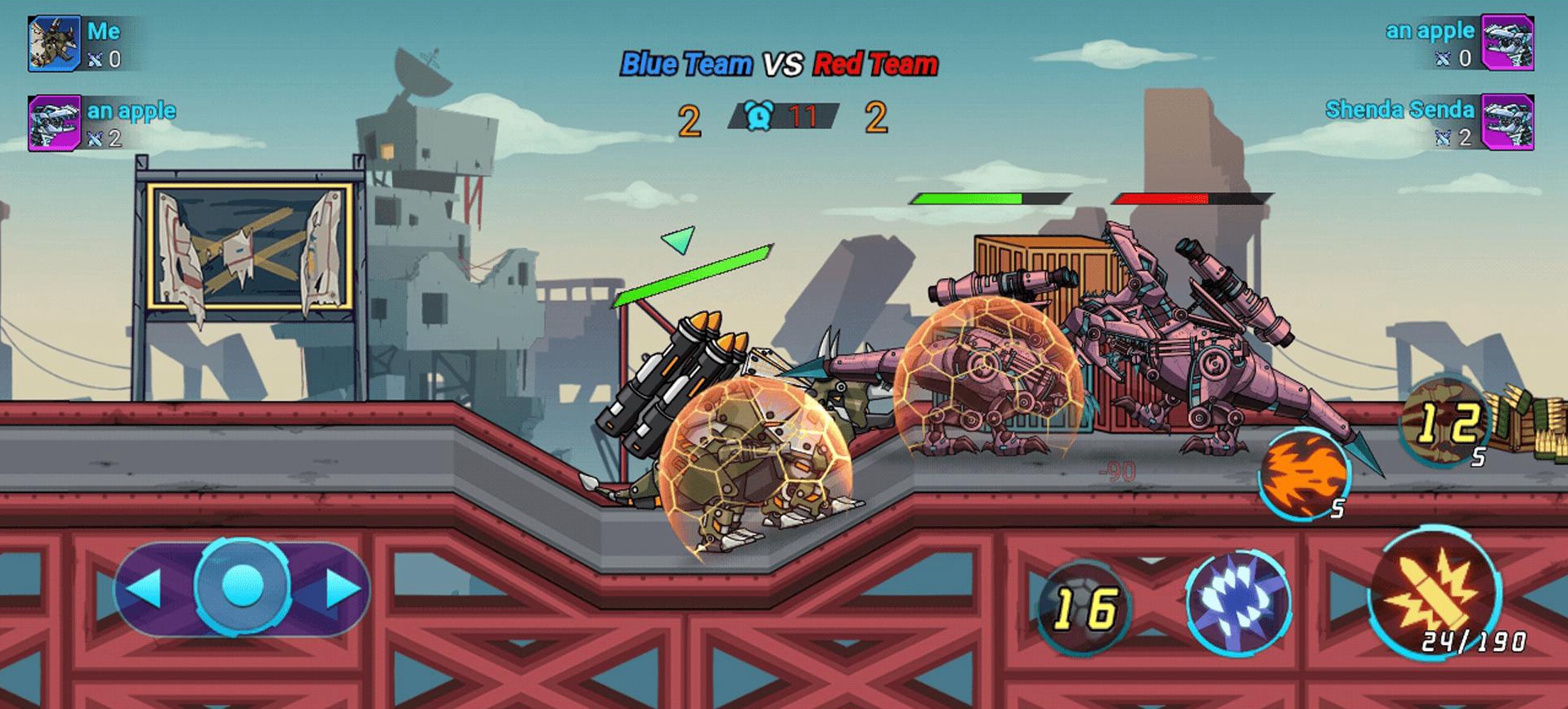Select Shenda Senda's player avatar
Viewport: 1568px width, 709px height.
click(x=1507, y=123)
